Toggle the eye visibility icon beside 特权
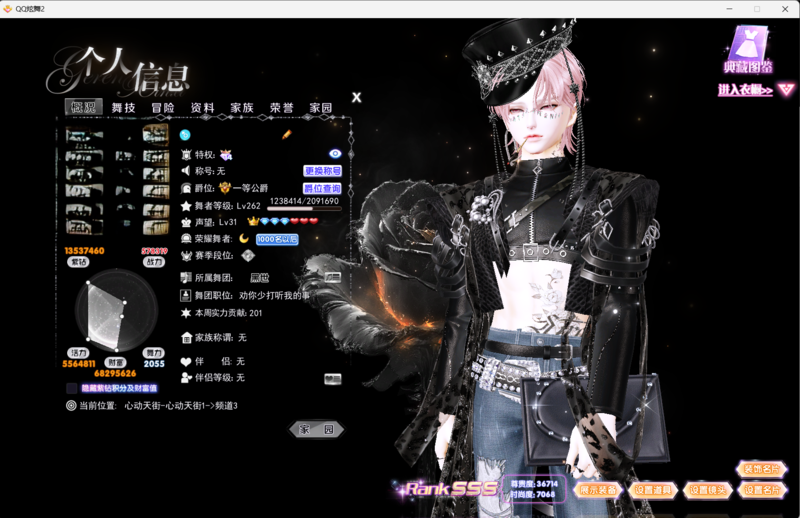The height and width of the screenshot is (518, 800). 335,154
